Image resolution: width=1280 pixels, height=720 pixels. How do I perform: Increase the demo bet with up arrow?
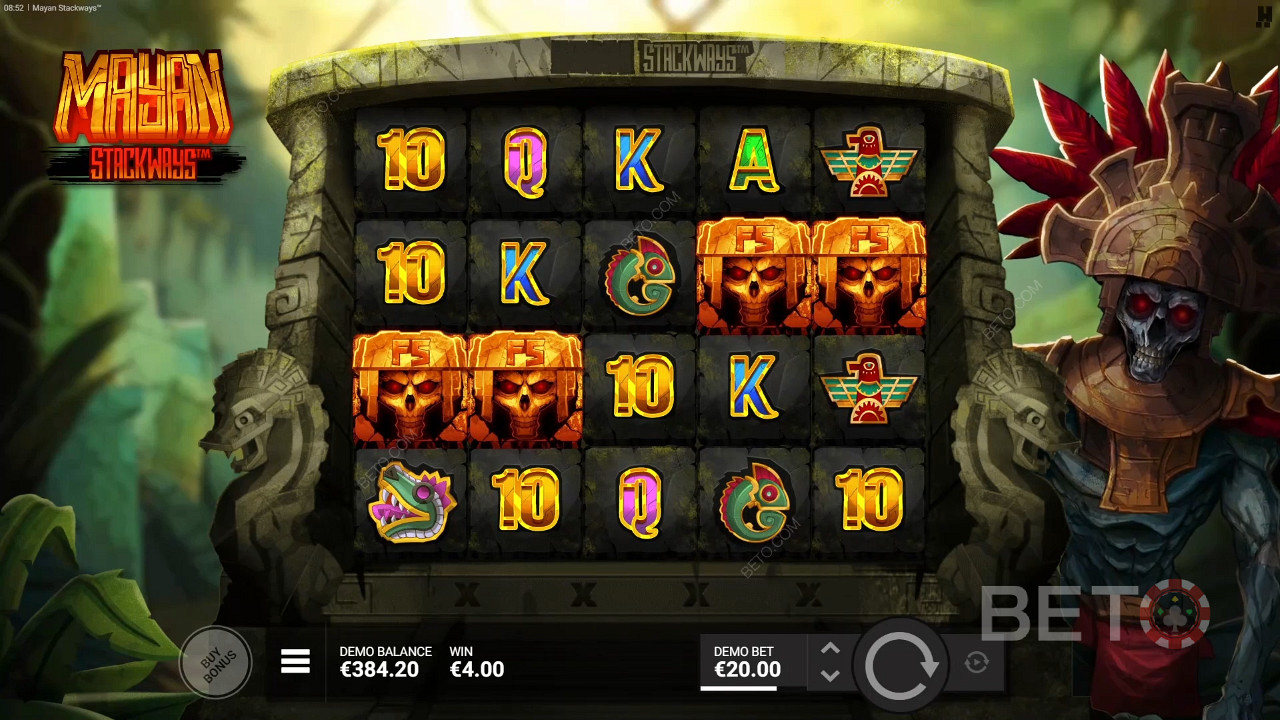[x=830, y=649]
